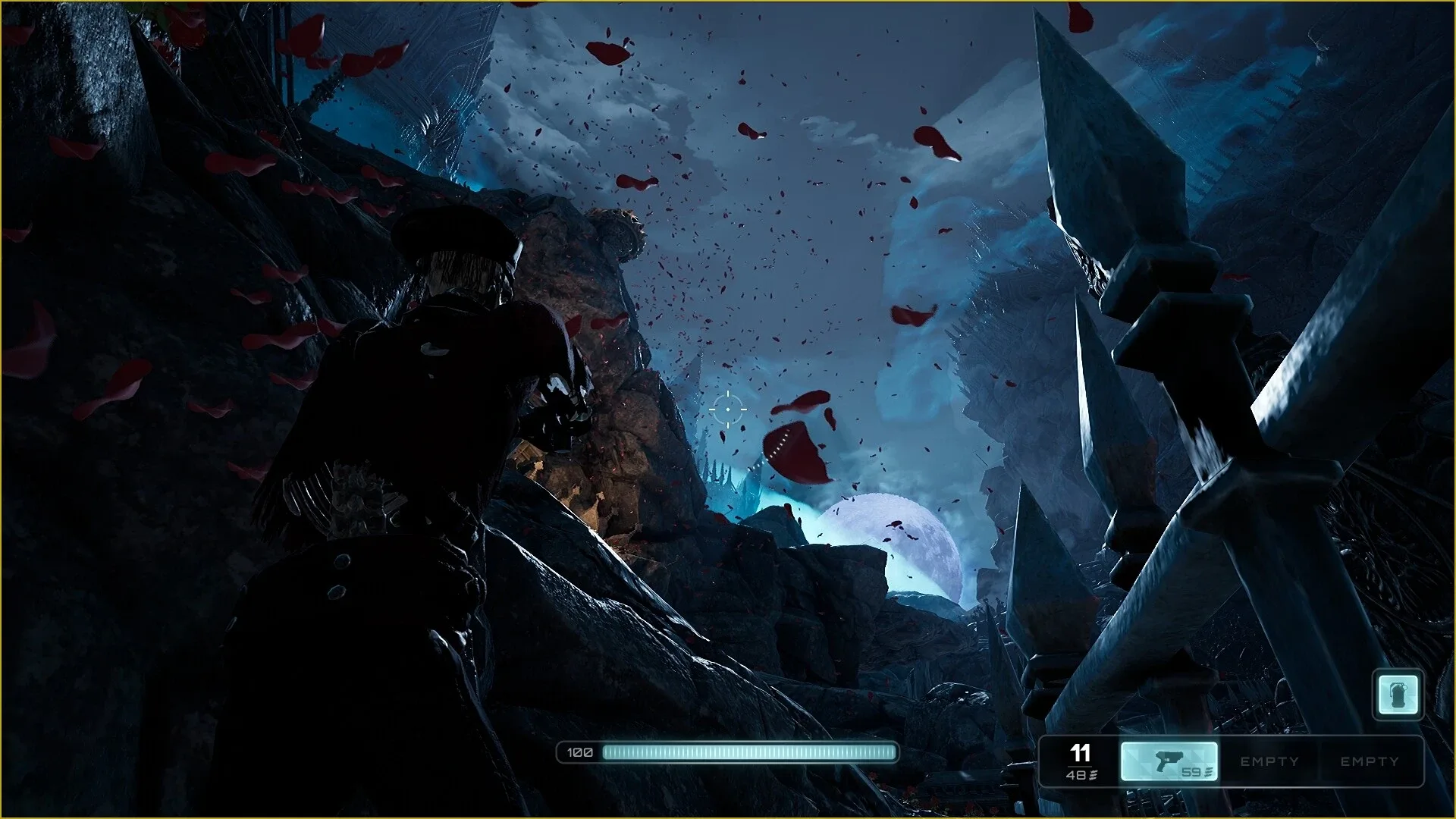Click the ammo clip icon beside 48

point(1094,776)
